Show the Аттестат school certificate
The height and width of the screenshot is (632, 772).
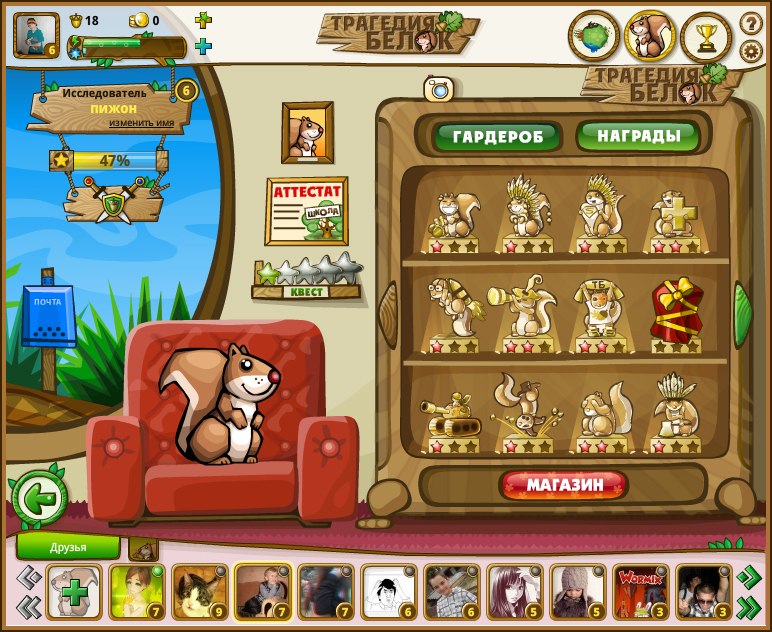[306, 211]
